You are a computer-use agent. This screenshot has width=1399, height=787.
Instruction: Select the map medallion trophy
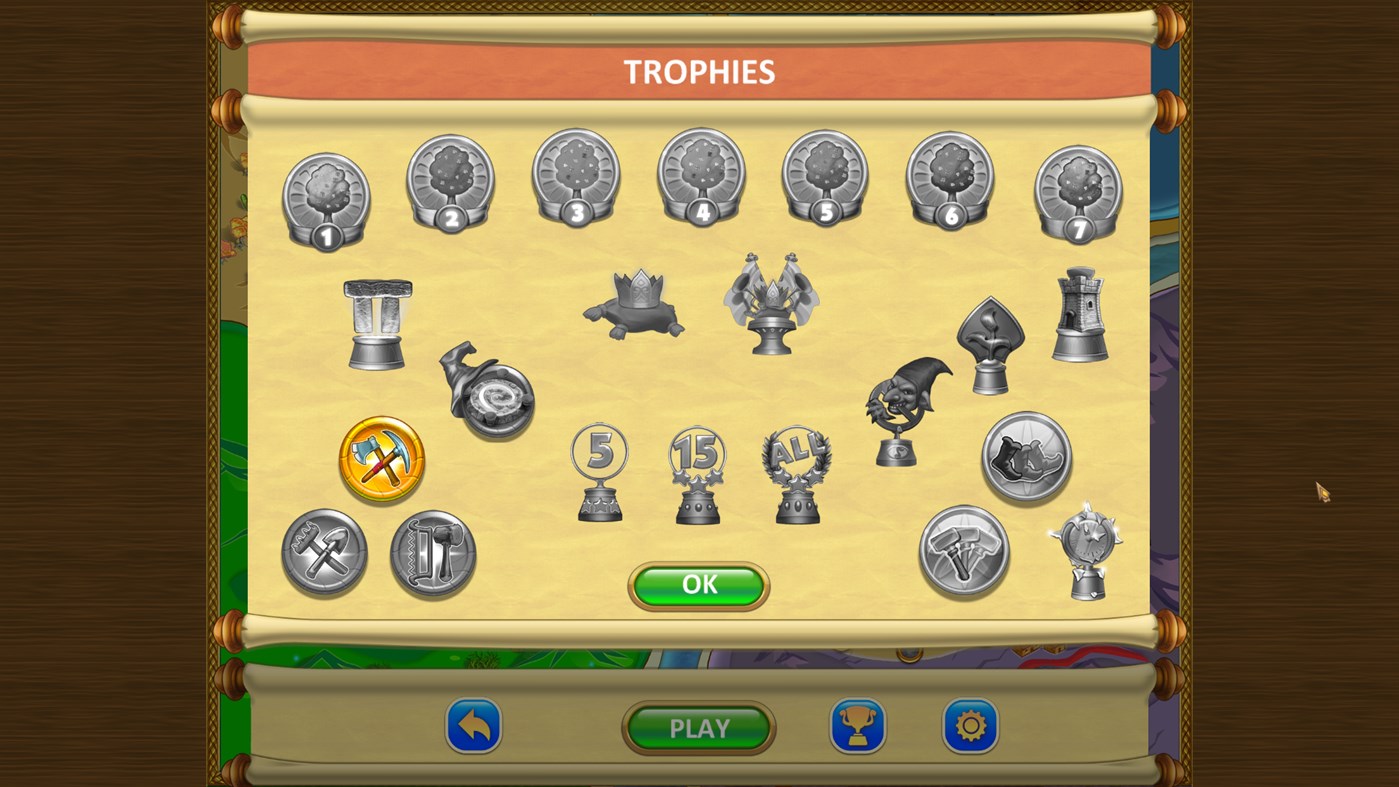click(1026, 457)
